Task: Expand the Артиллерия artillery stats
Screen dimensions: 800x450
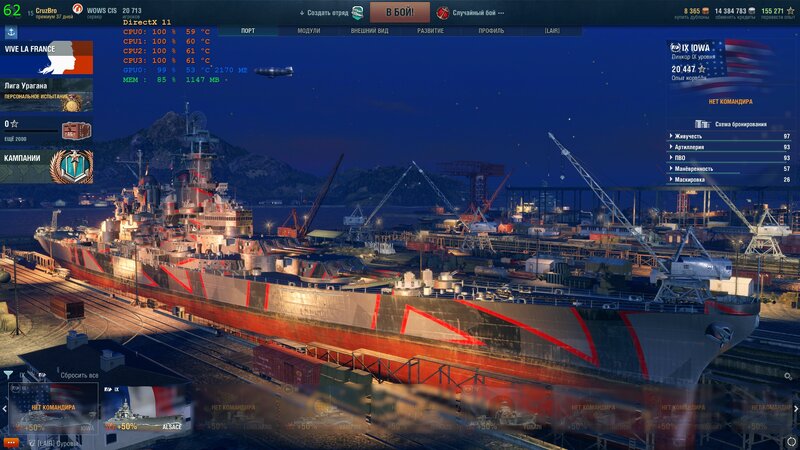Action: (730, 147)
